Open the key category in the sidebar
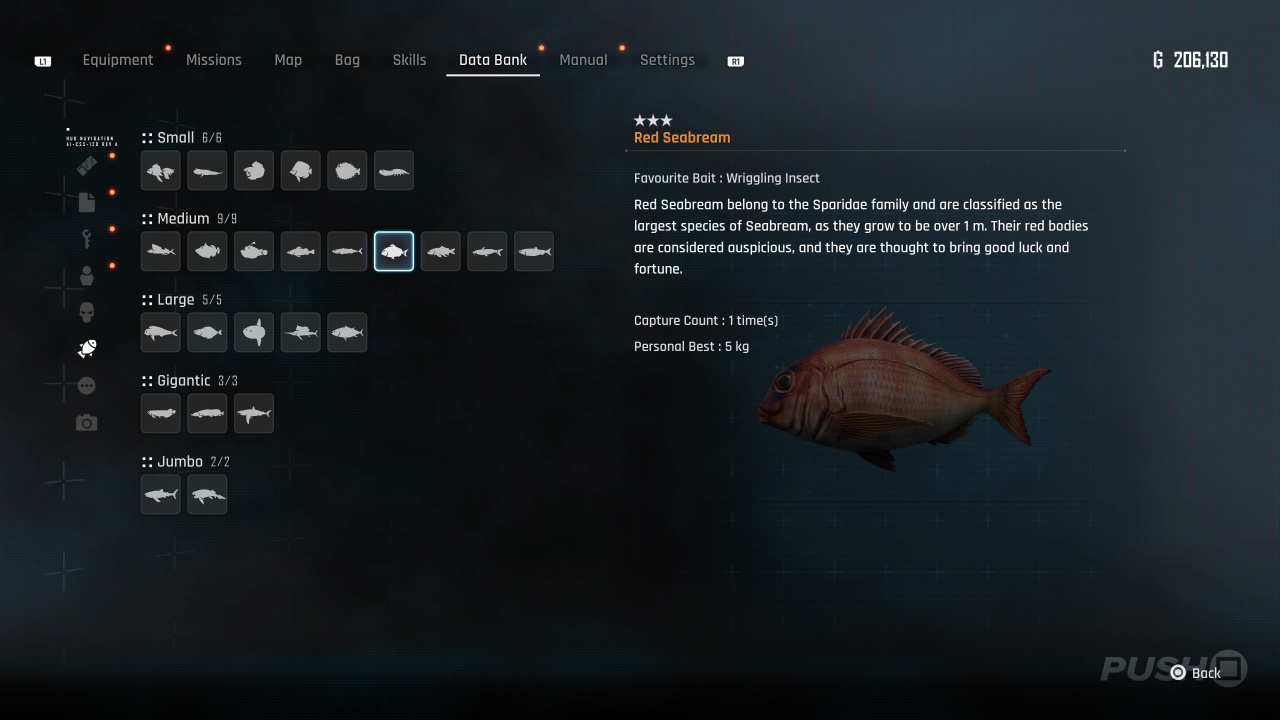1280x720 pixels. [87, 239]
